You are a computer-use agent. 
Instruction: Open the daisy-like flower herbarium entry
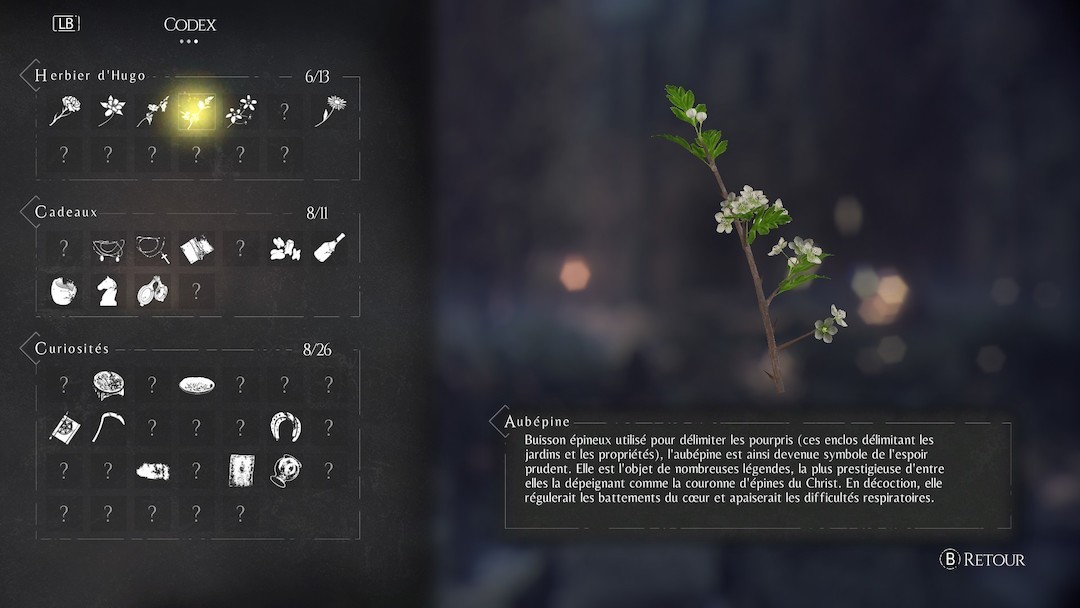[329, 110]
